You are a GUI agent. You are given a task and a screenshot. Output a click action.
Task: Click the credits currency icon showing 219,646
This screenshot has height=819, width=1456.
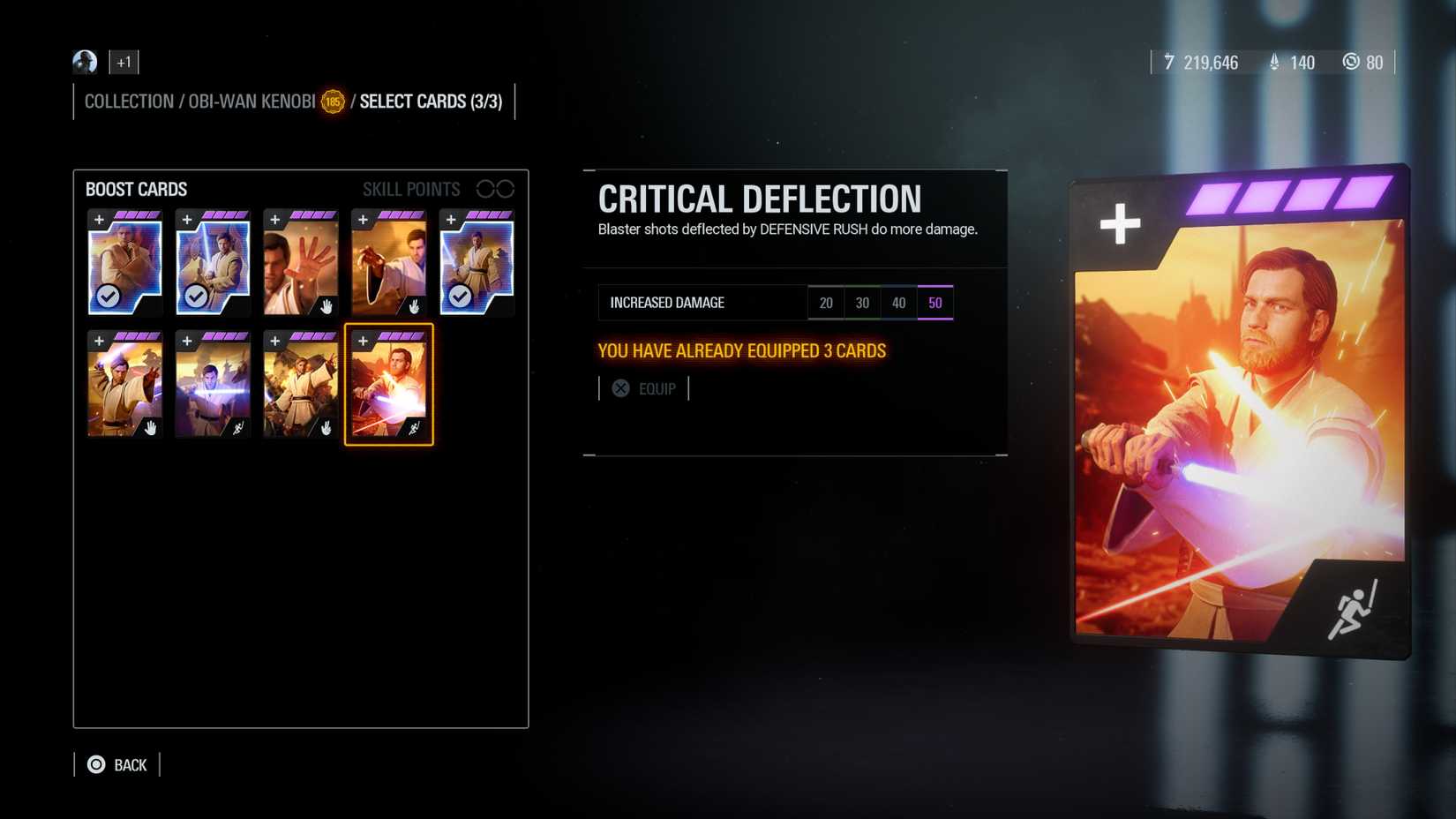point(1169,63)
